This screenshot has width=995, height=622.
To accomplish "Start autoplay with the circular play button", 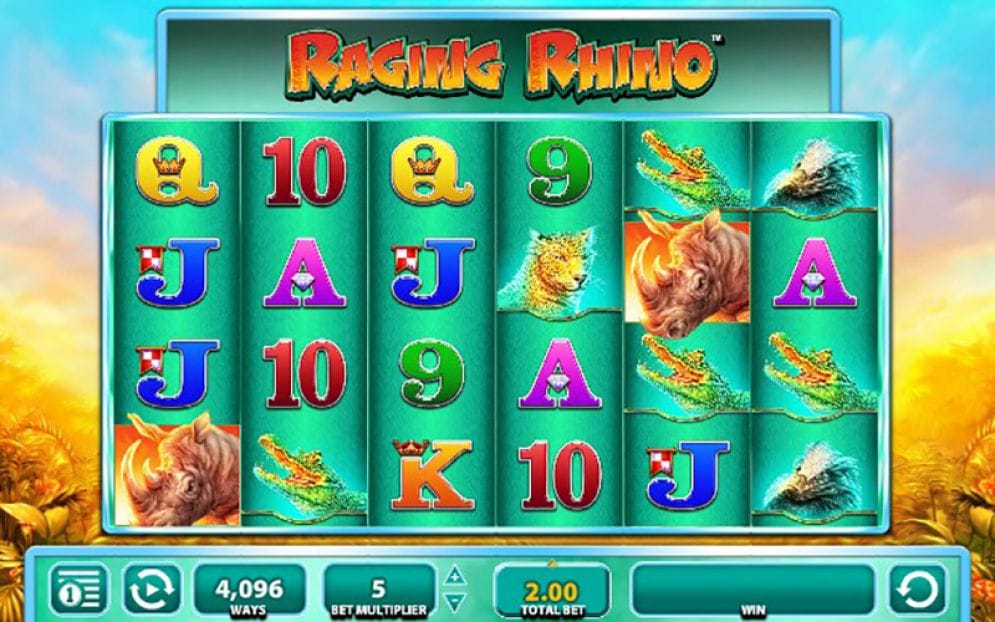I will point(152,589).
